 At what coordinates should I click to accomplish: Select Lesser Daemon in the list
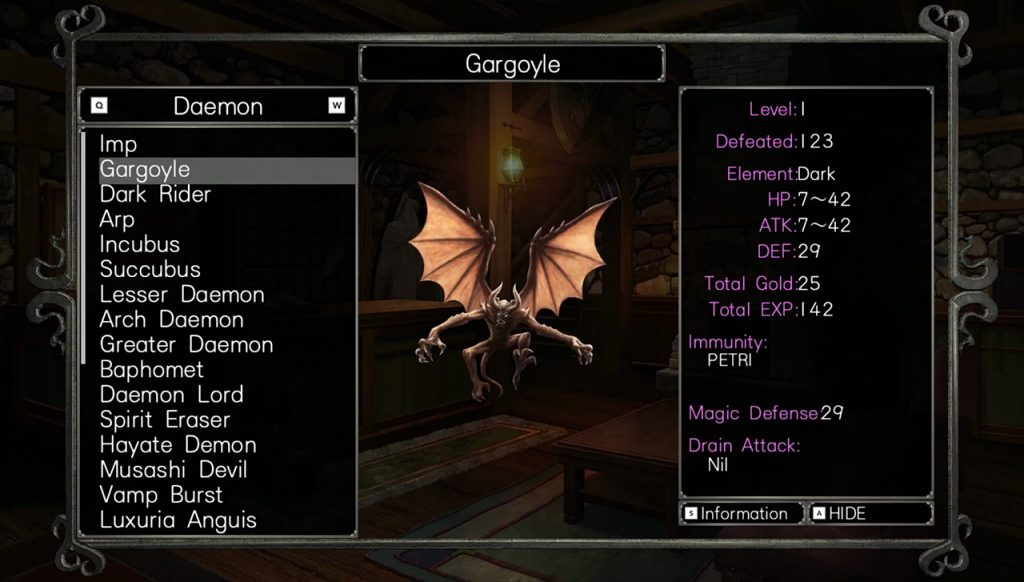click(x=182, y=295)
